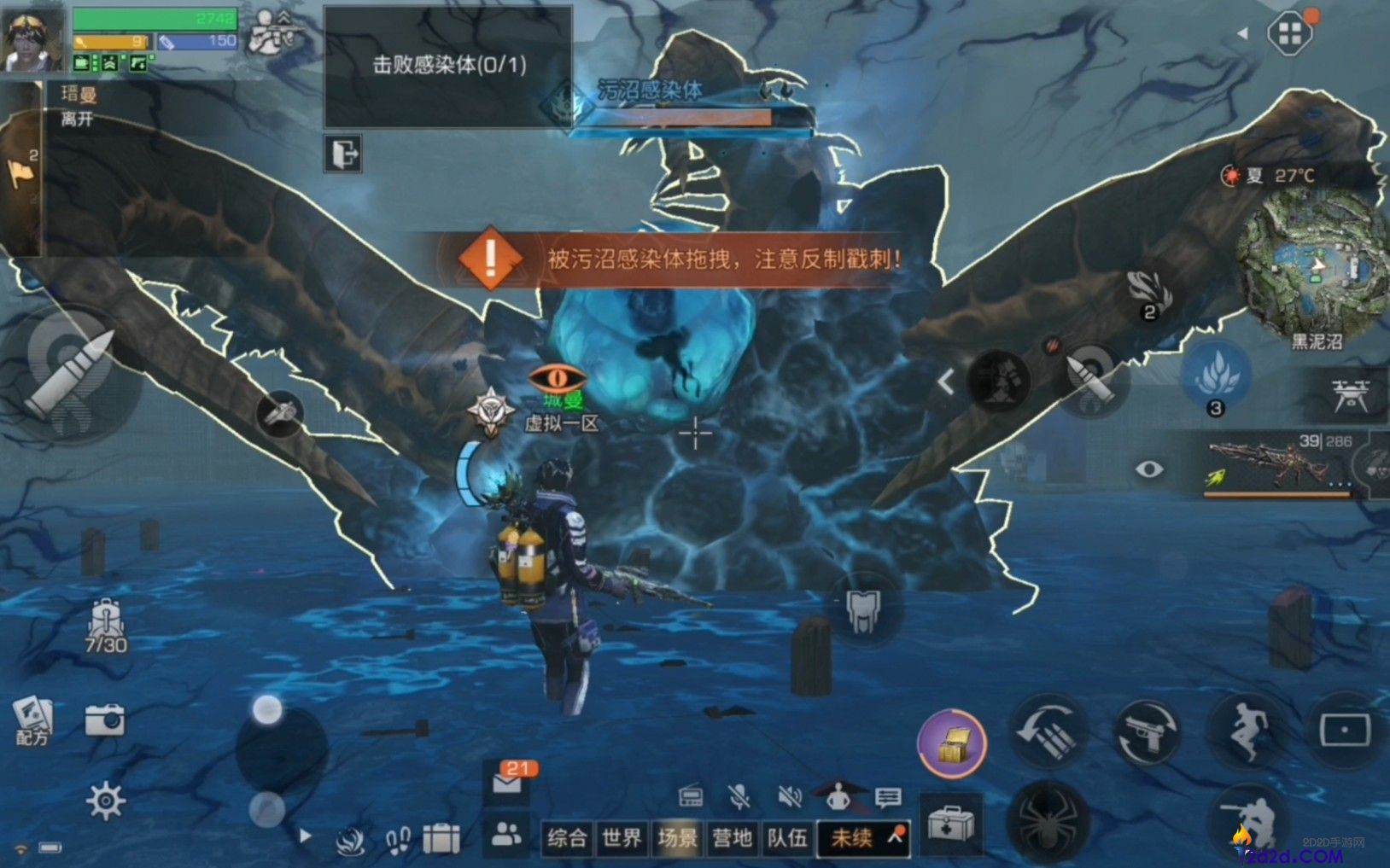Open the game settings gear
Viewport: 1390px width, 868px height.
tap(104, 800)
